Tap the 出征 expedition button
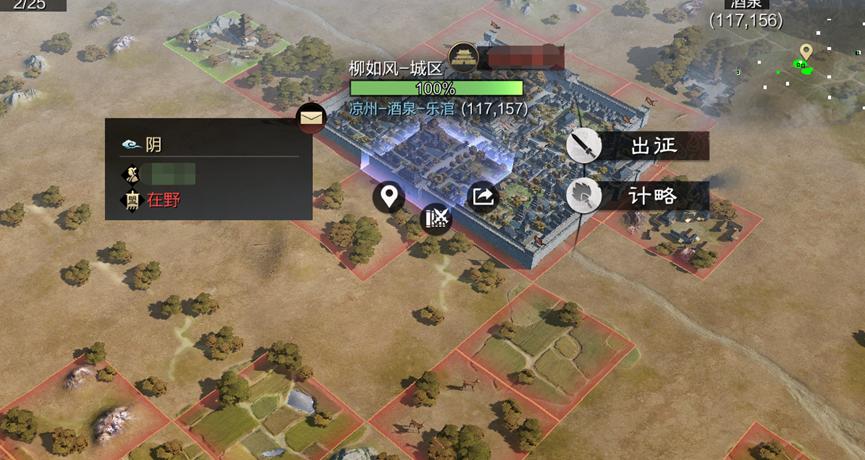The image size is (865, 460). (638, 146)
